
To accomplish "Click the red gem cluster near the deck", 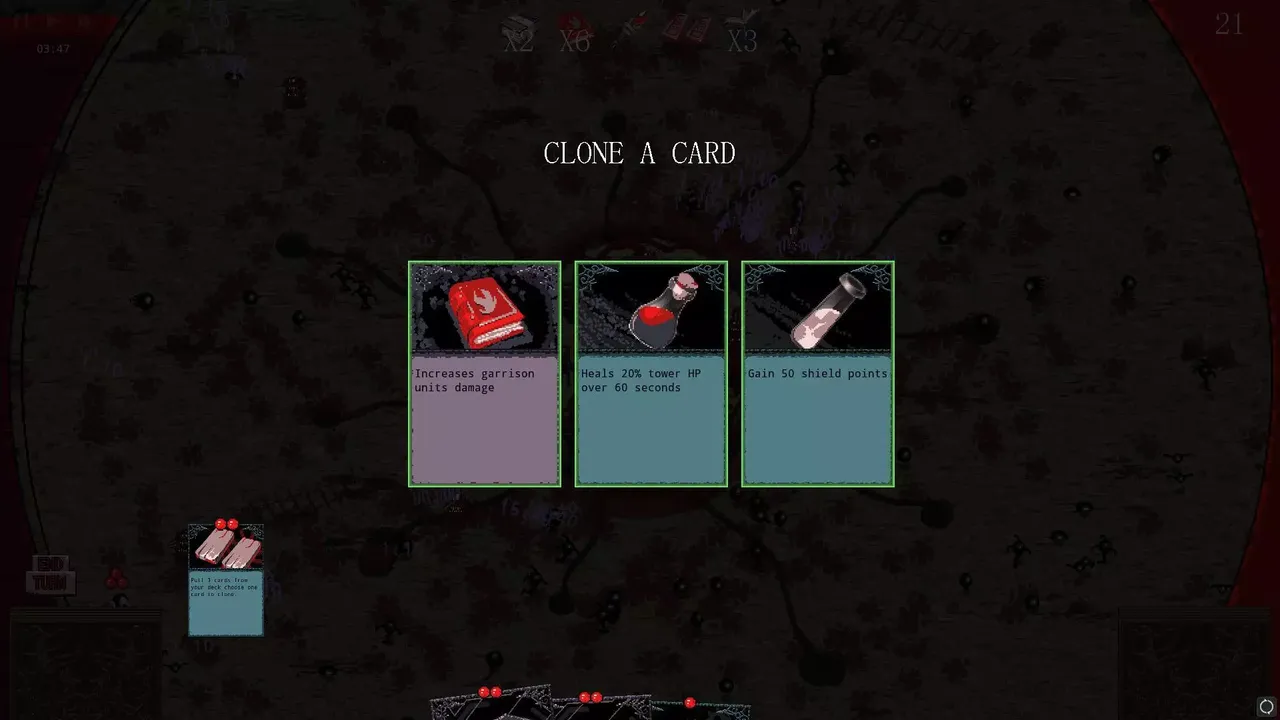I will [116, 578].
